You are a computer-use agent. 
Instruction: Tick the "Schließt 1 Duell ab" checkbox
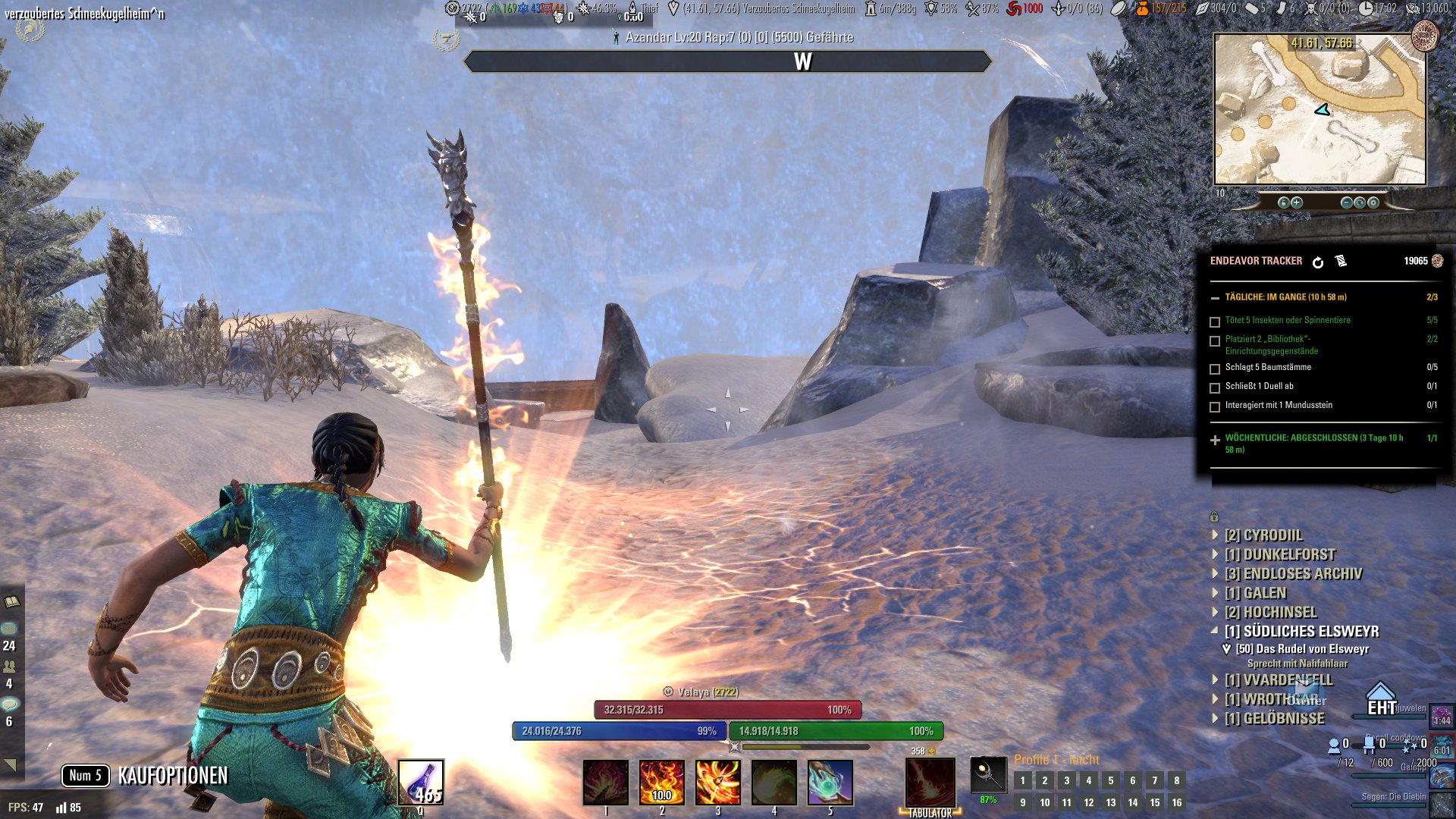[x=1215, y=388]
